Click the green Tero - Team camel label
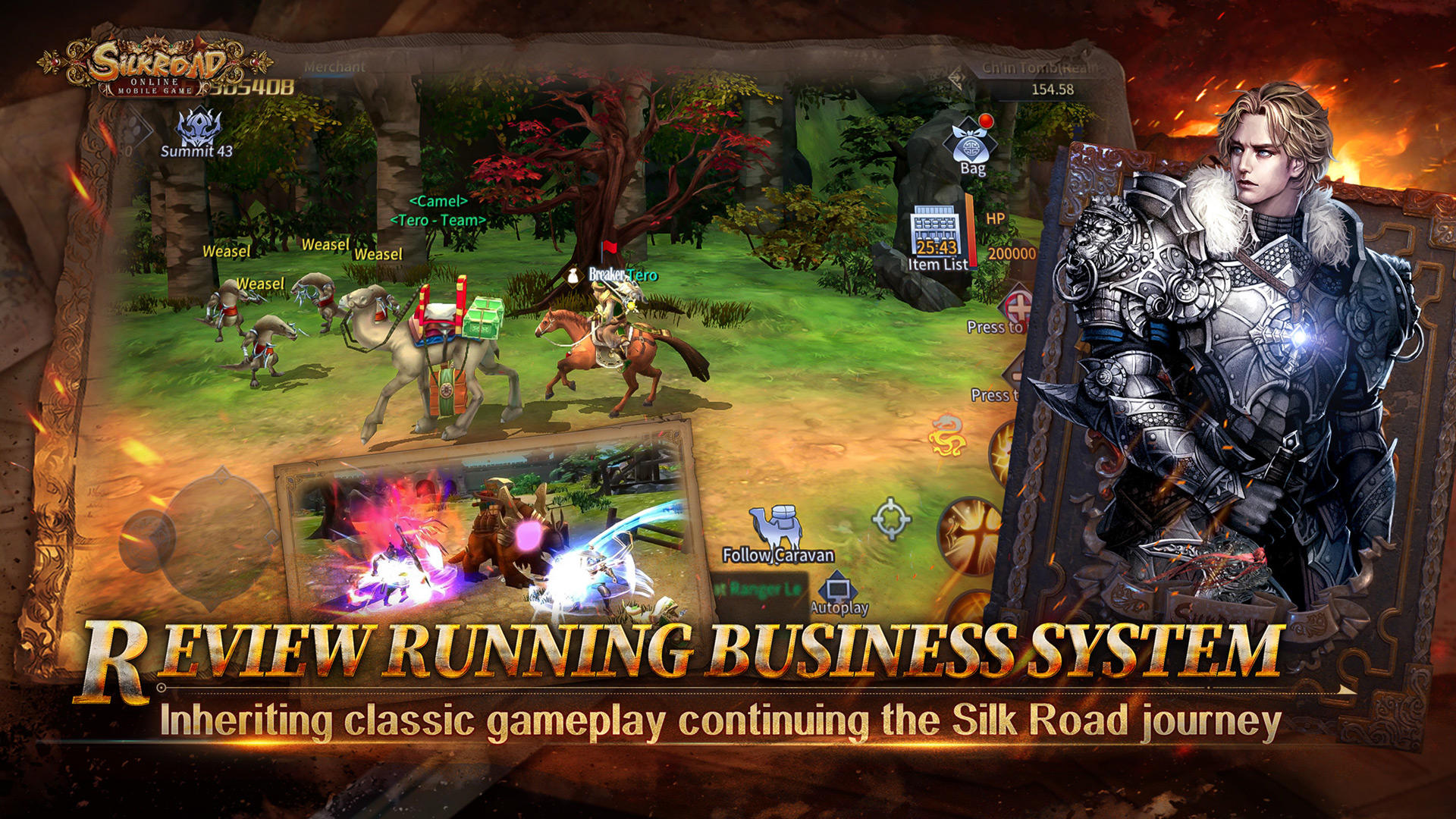1456x819 pixels. tap(437, 220)
